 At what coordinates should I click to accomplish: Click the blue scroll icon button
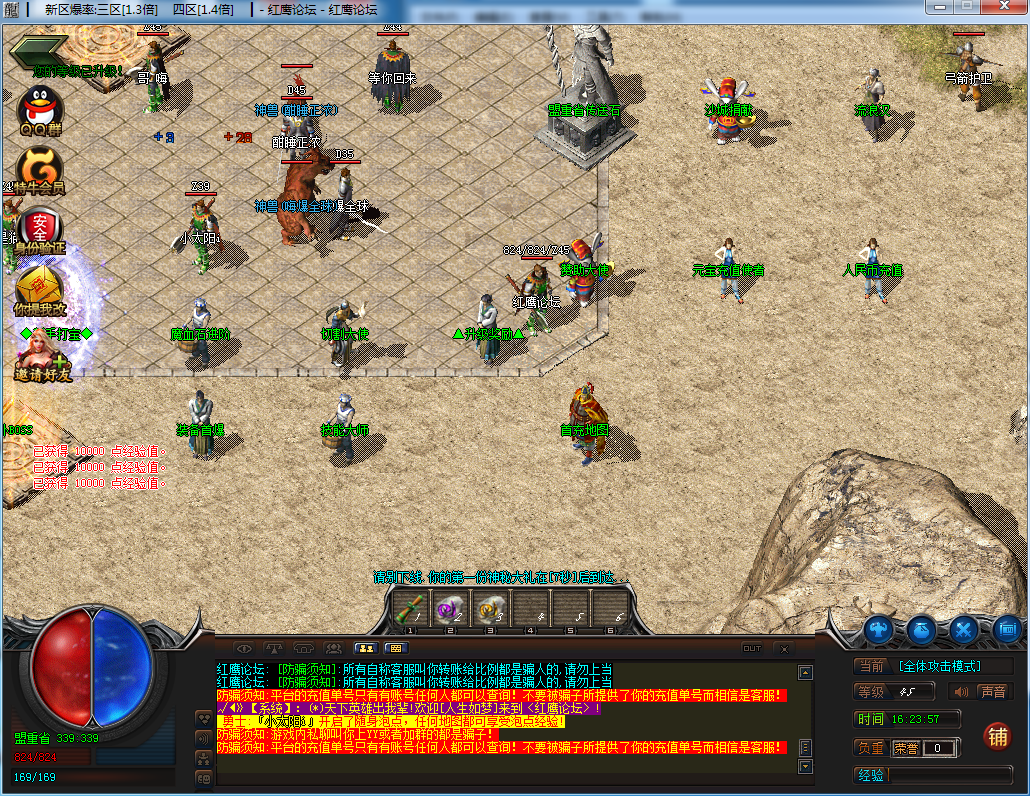click(x=1006, y=629)
